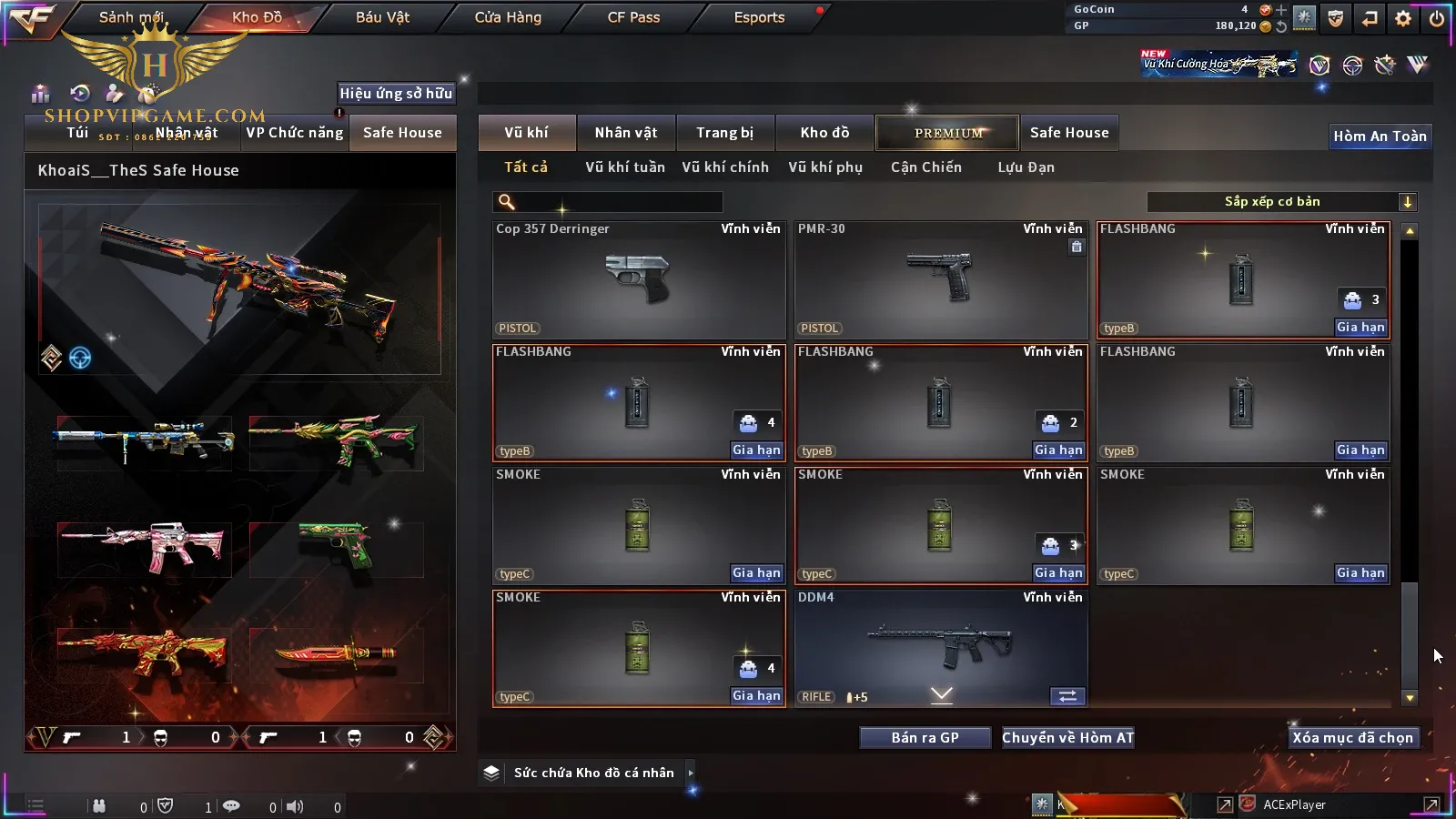Click Chuyển về Hòm AT button
Viewport: 1456px width, 819px height.
(1067, 738)
